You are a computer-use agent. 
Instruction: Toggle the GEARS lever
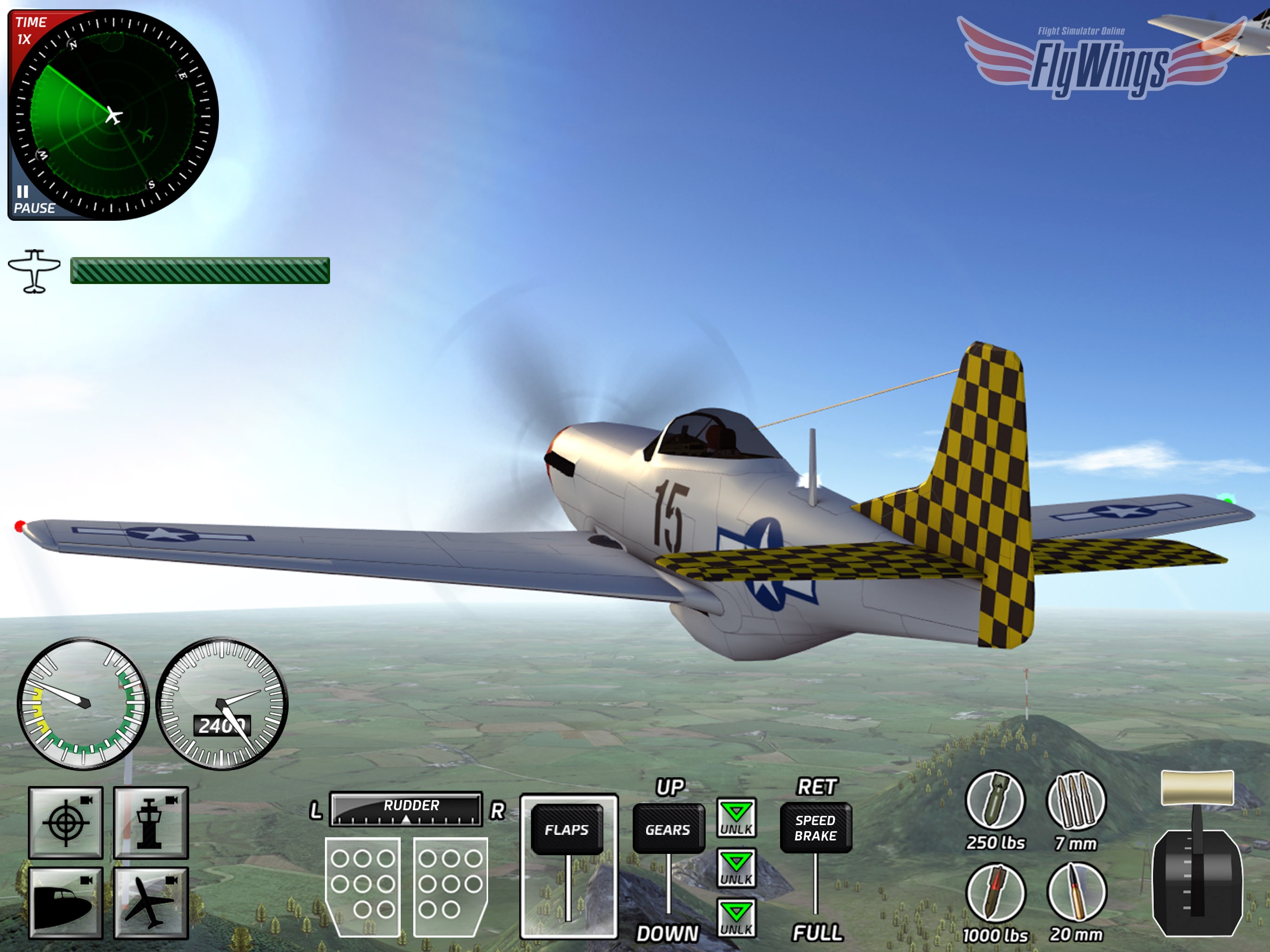tap(668, 830)
